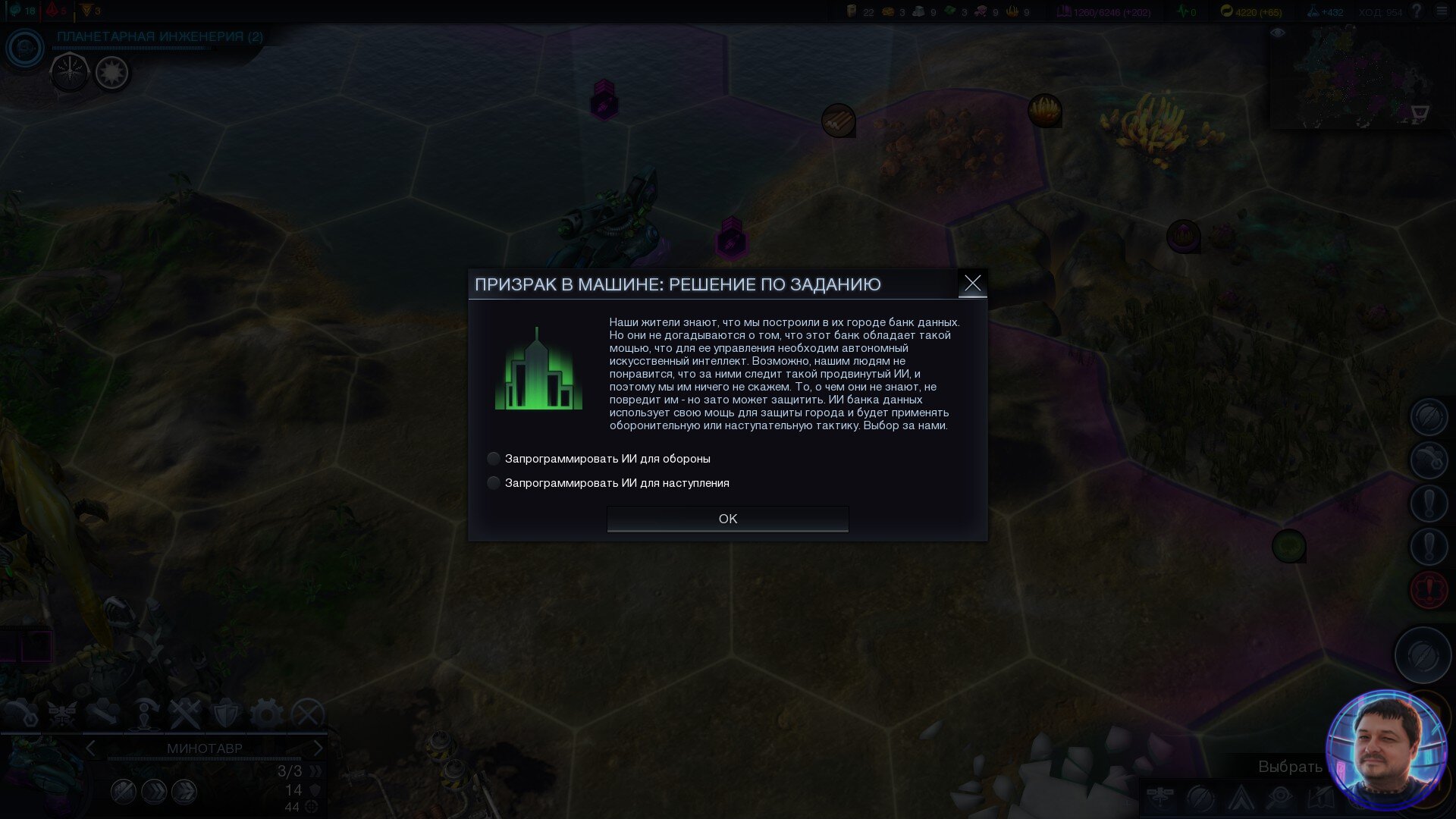Cancel using the crossed circle unit action

click(308, 714)
